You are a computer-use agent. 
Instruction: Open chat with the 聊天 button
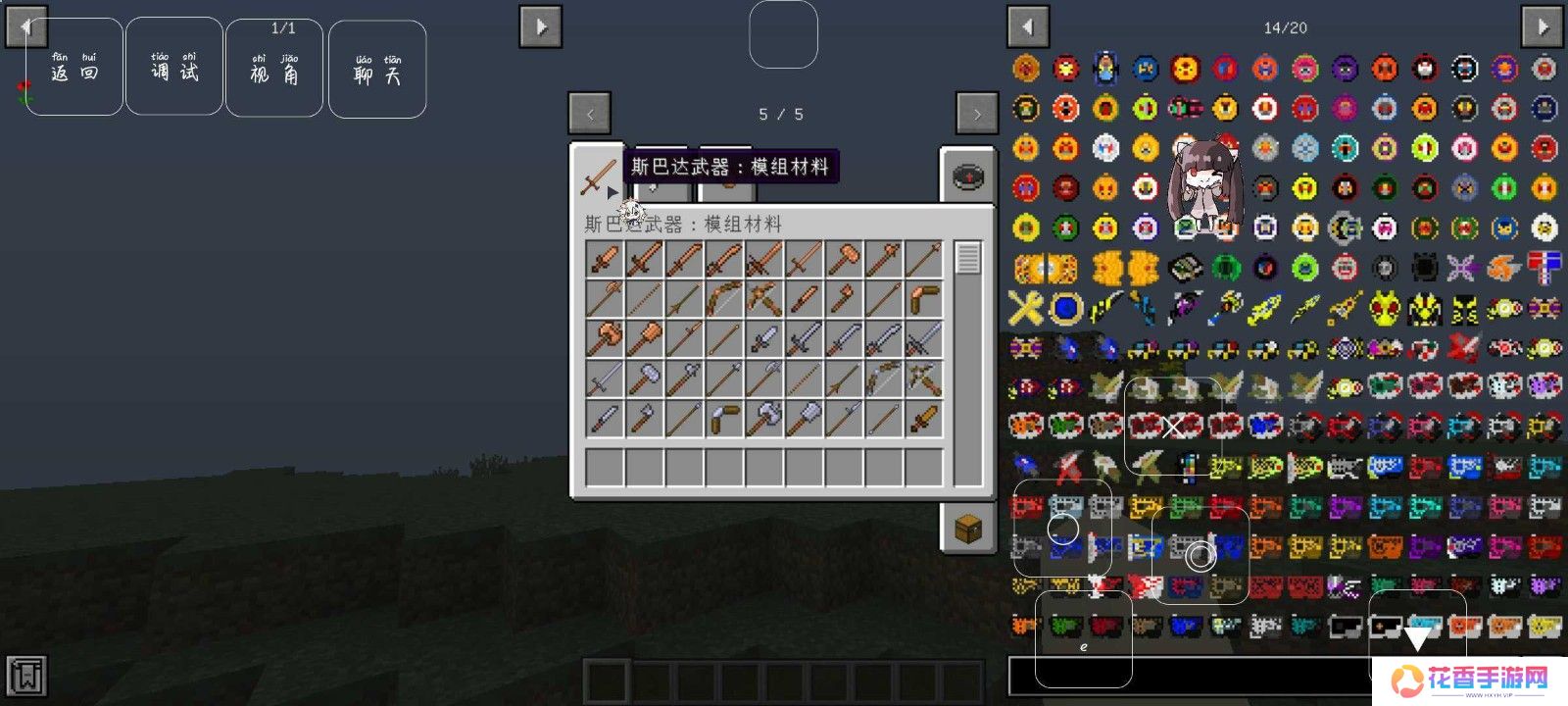[x=377, y=70]
